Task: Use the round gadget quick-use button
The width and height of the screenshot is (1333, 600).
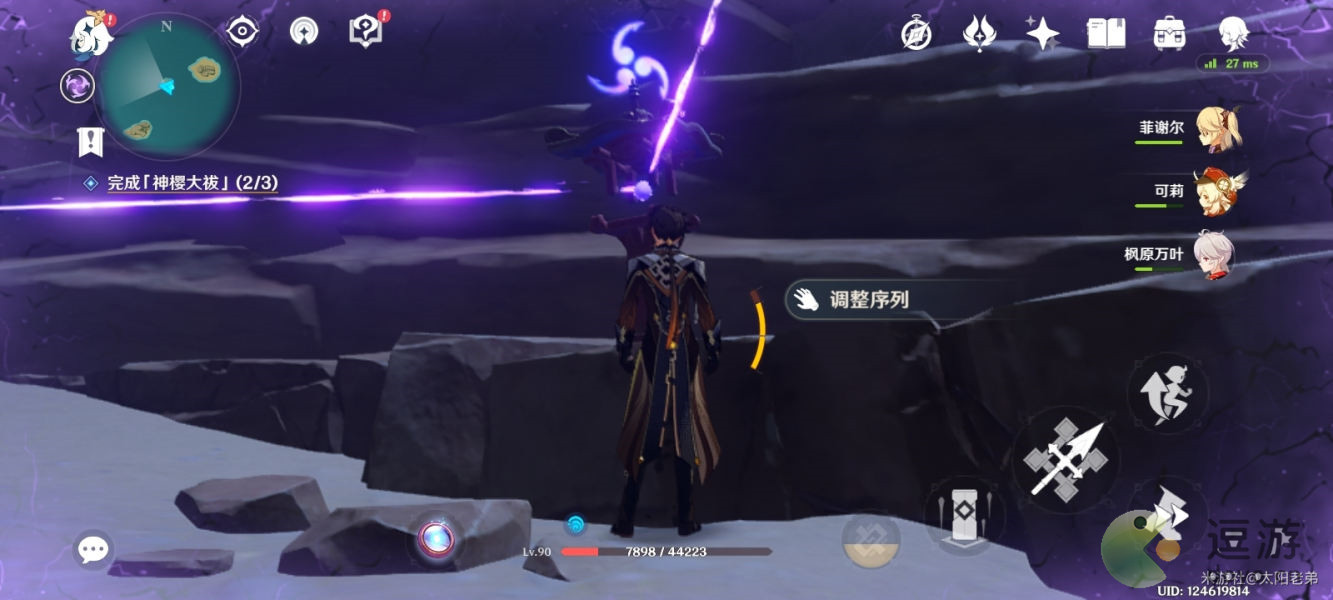Action: coord(436,540)
